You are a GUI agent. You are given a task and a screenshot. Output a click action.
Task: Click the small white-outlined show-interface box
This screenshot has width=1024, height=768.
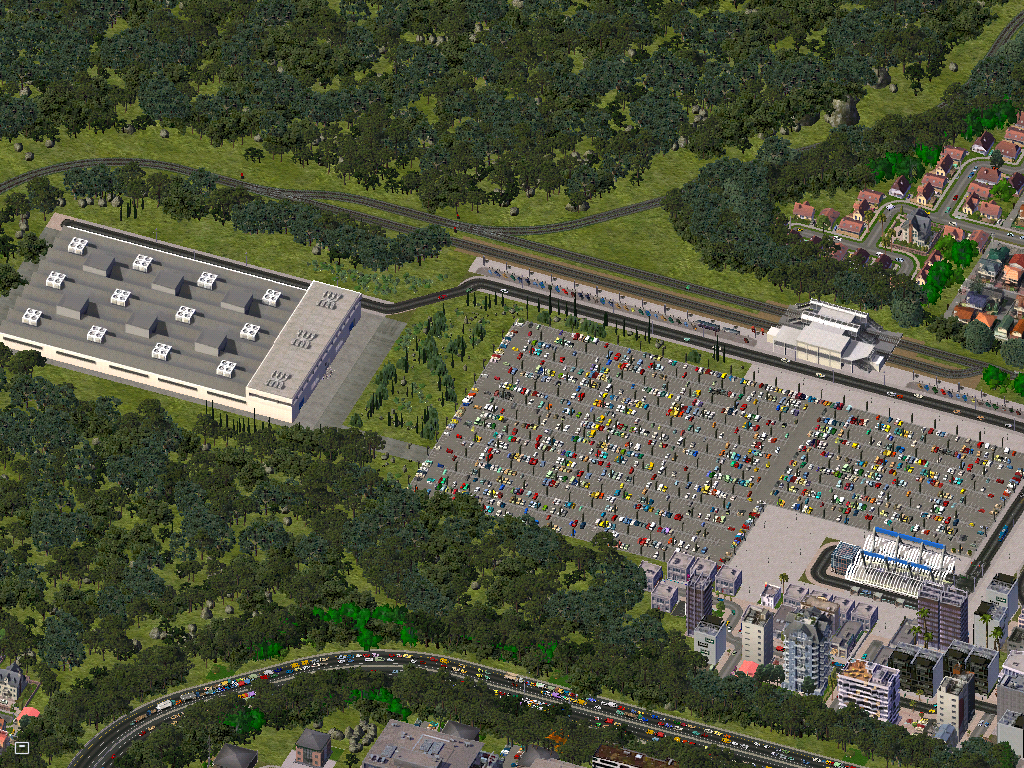tap(22, 746)
